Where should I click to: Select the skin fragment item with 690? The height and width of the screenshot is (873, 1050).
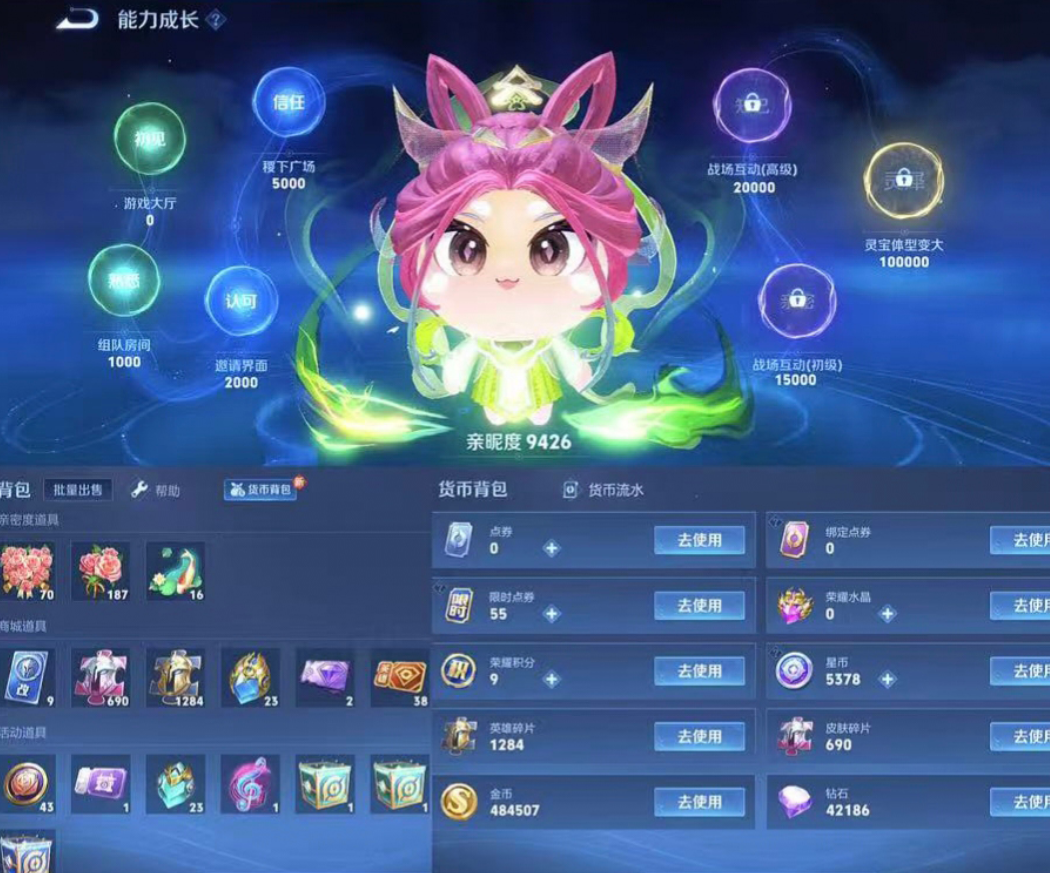pyautogui.click(x=101, y=677)
